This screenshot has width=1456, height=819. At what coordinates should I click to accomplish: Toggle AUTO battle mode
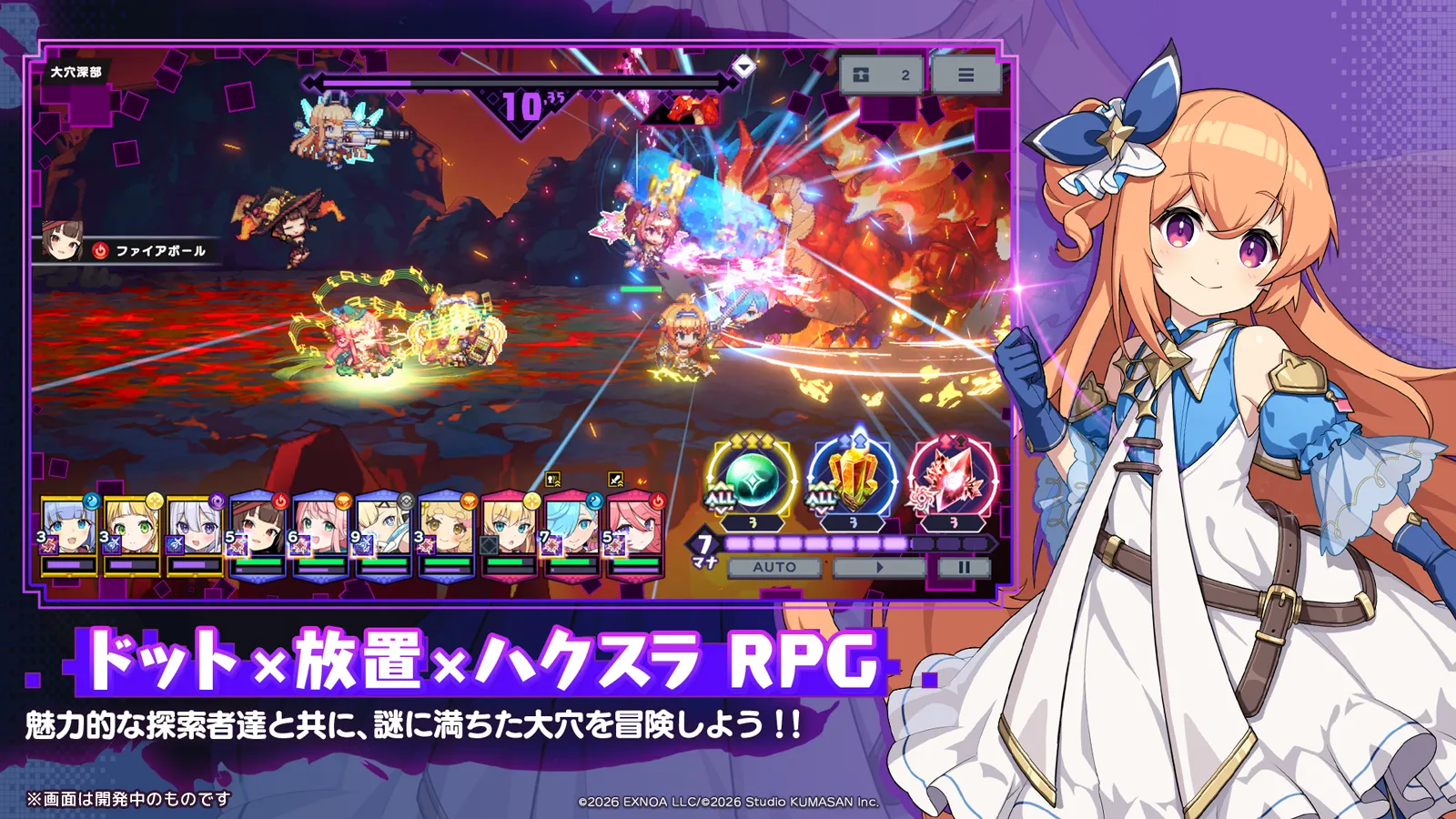[774, 567]
